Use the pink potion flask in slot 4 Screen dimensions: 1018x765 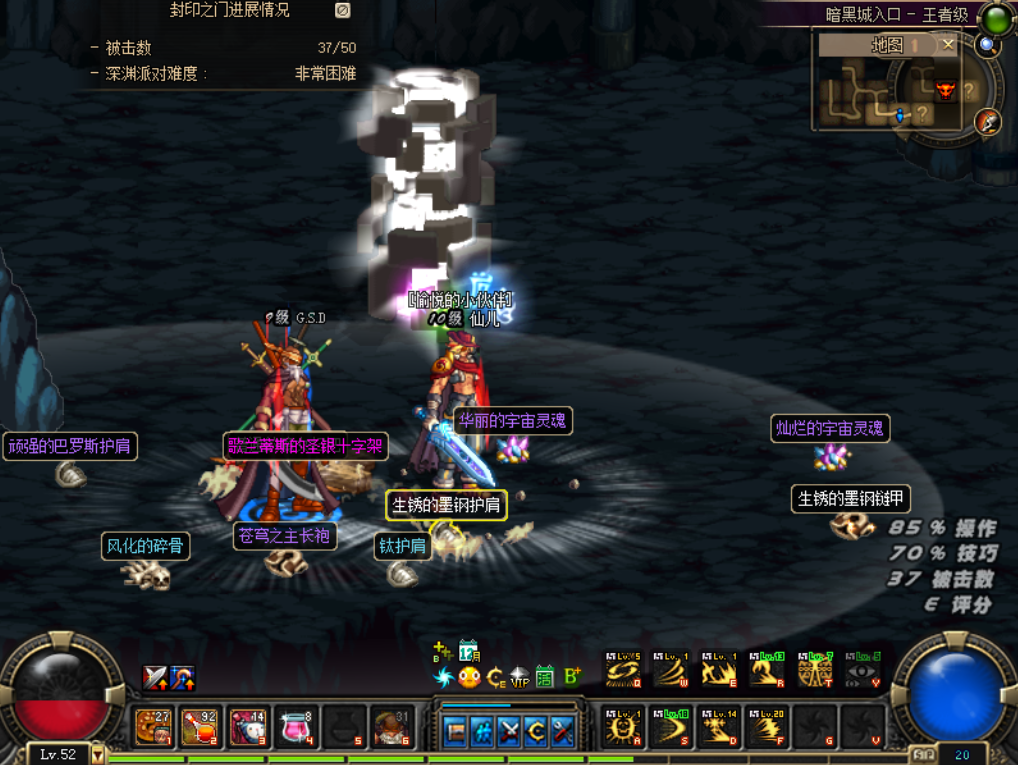[x=295, y=726]
